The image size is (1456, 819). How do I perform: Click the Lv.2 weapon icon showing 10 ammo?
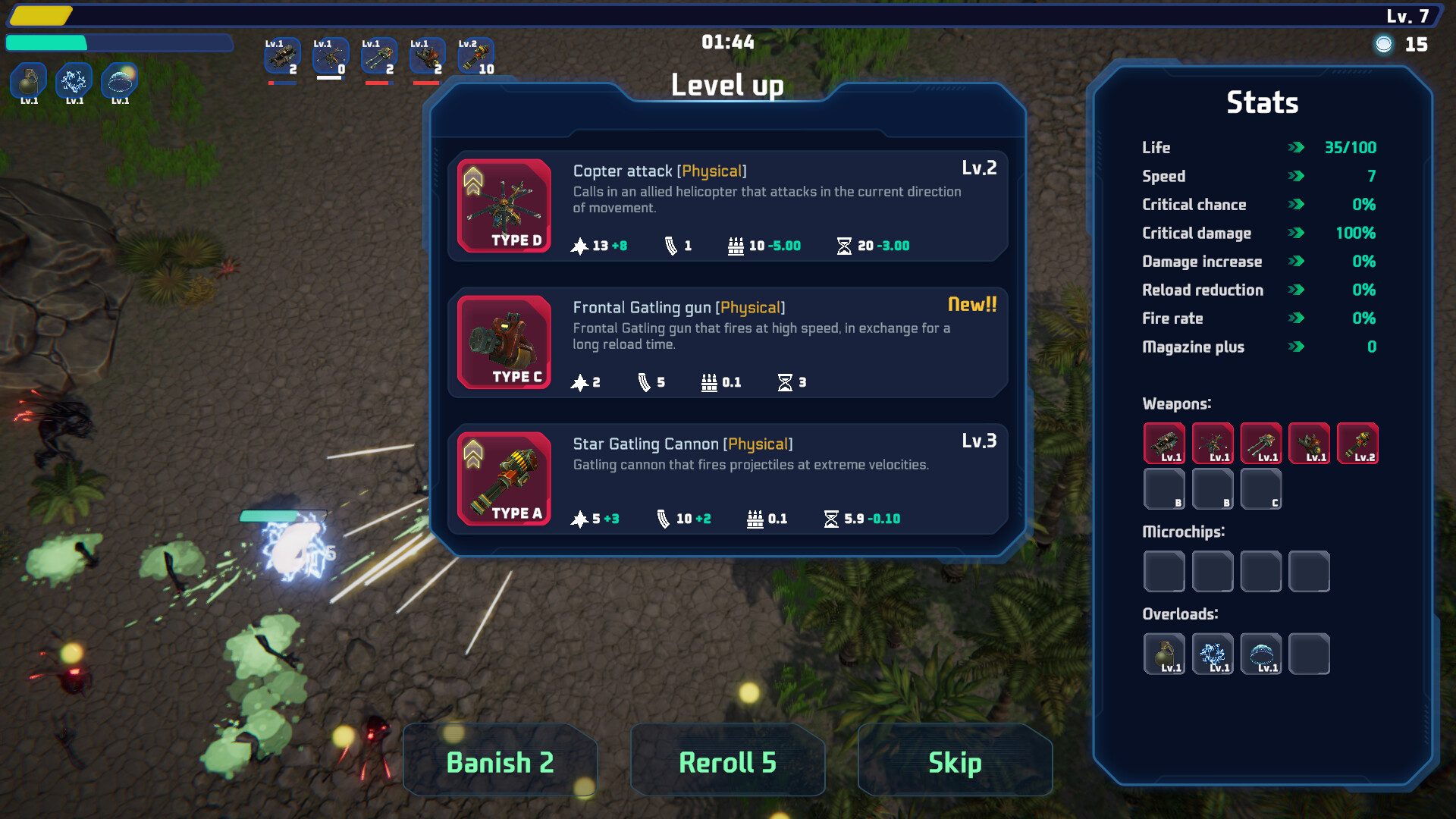(475, 55)
